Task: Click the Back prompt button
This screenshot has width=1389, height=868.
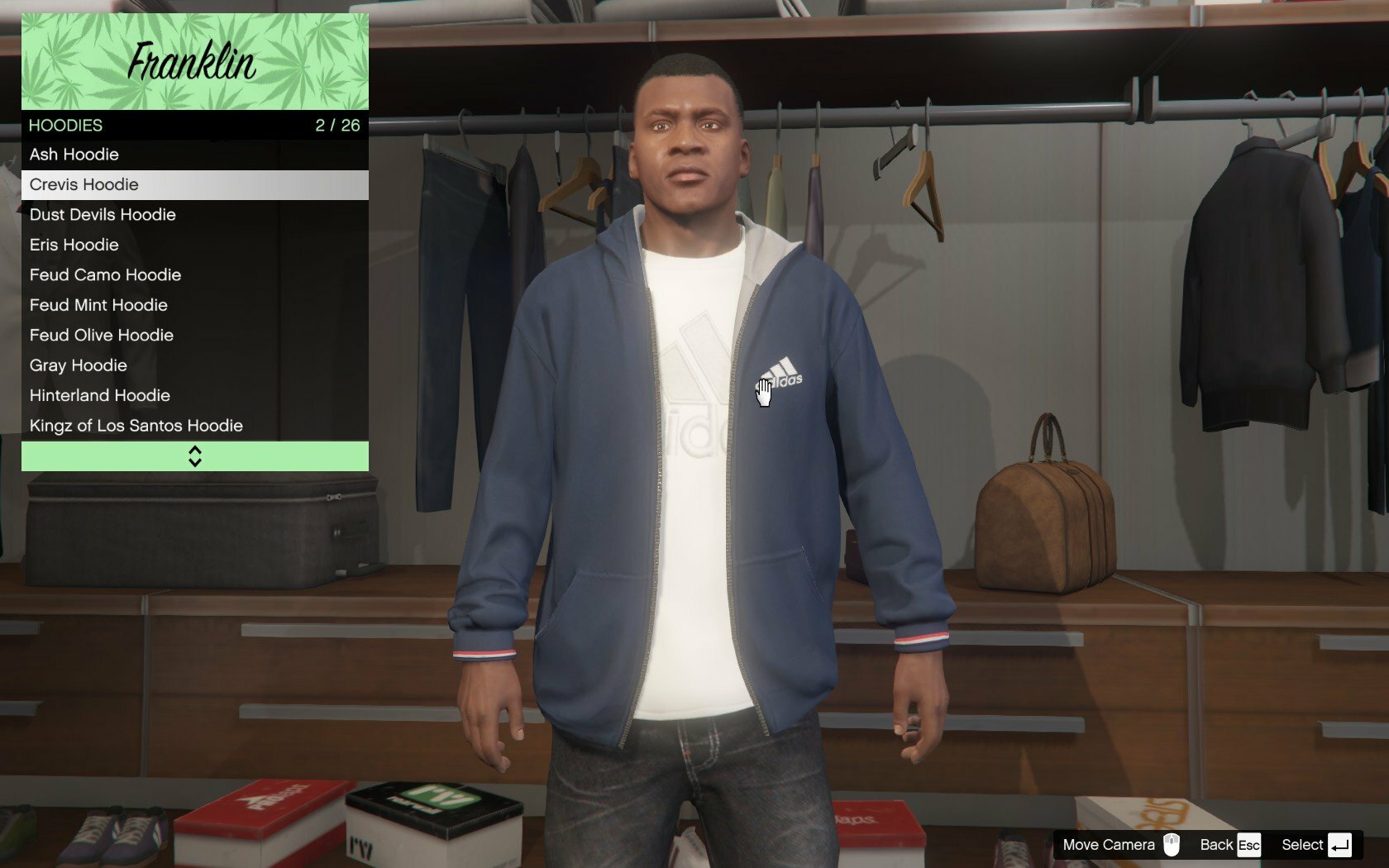Action: (x=1230, y=845)
